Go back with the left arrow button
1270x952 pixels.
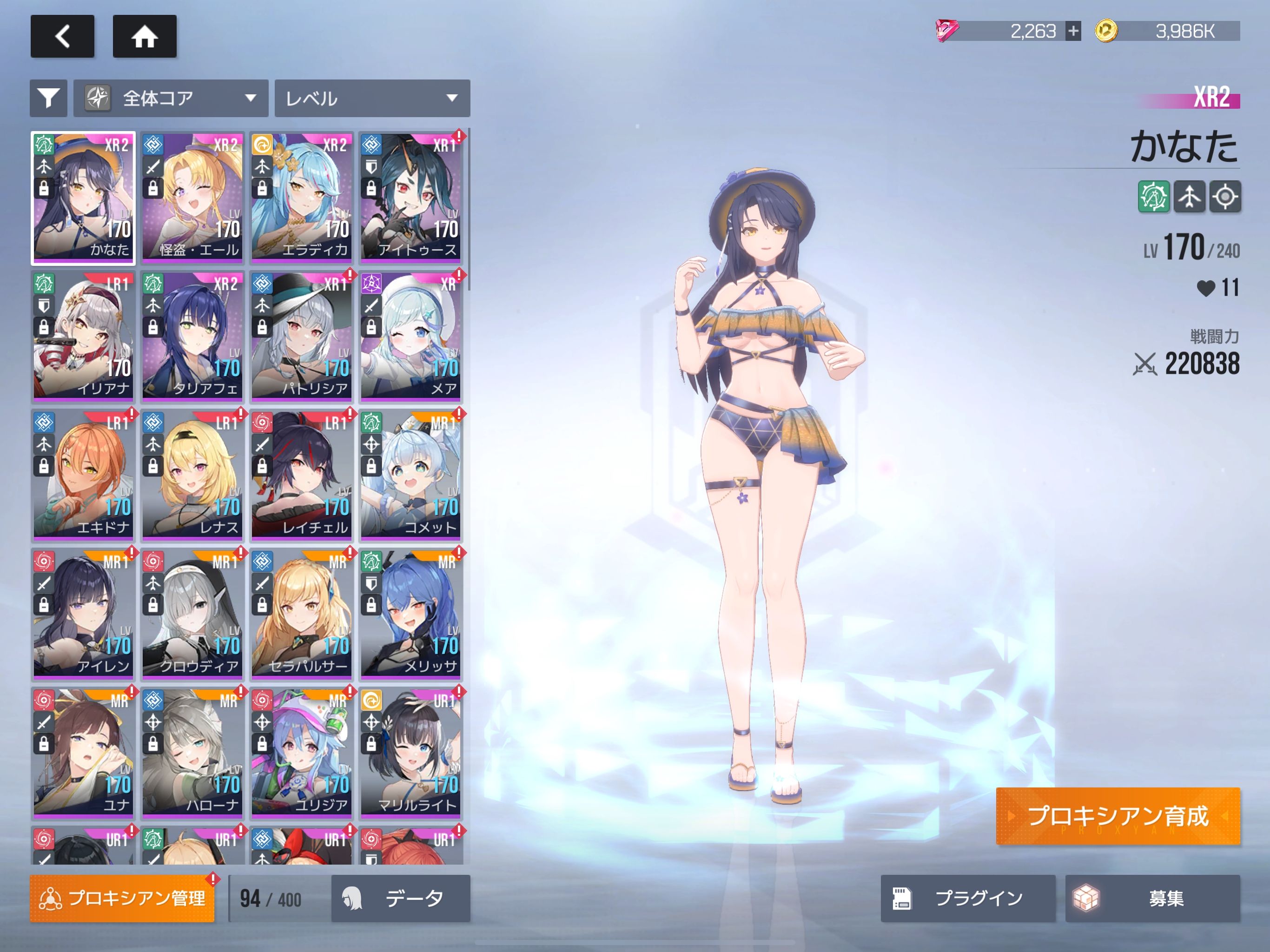(62, 36)
